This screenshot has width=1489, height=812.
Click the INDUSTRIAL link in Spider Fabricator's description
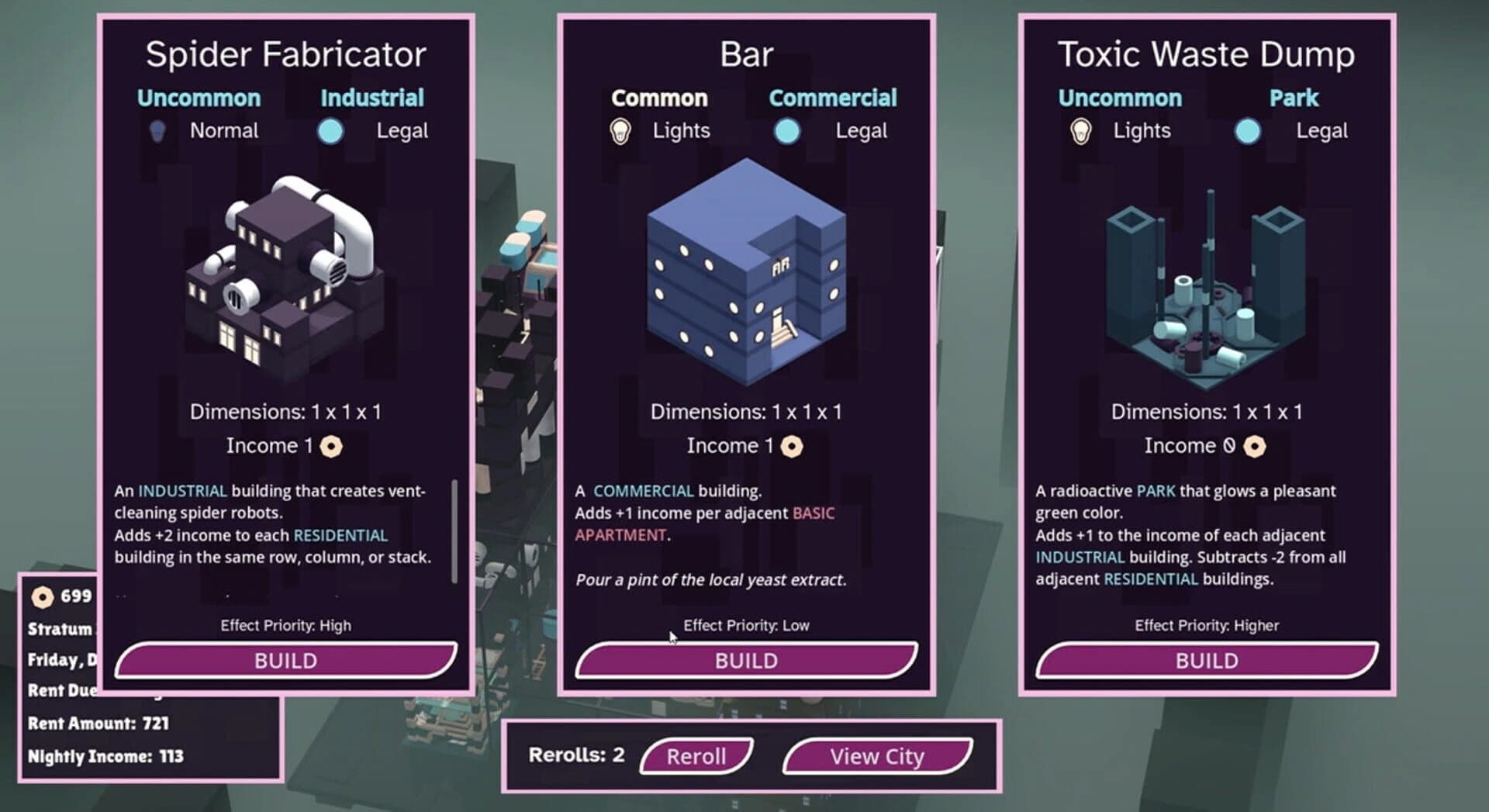[182, 491]
